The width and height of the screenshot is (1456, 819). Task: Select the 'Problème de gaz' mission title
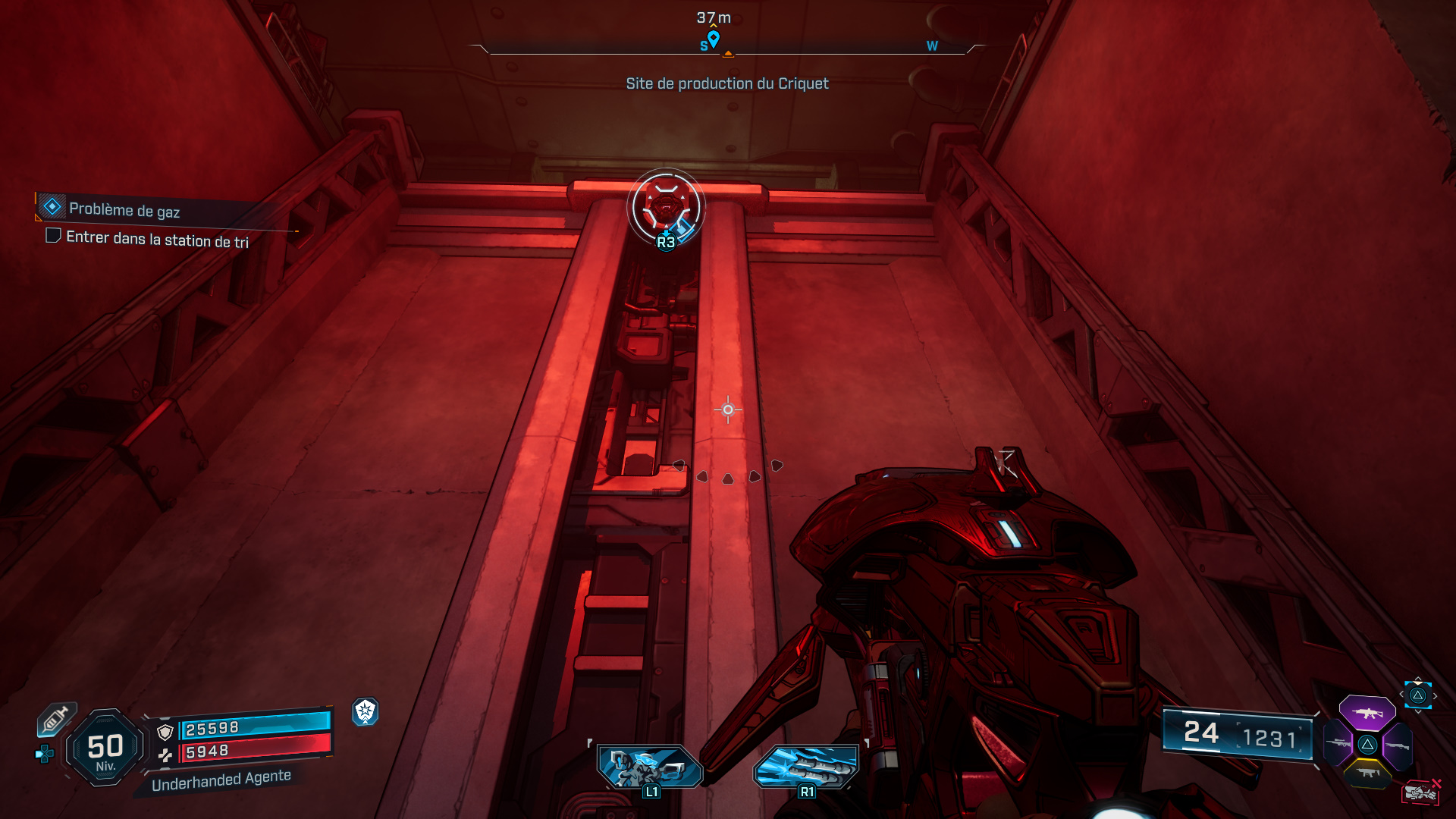(x=125, y=210)
